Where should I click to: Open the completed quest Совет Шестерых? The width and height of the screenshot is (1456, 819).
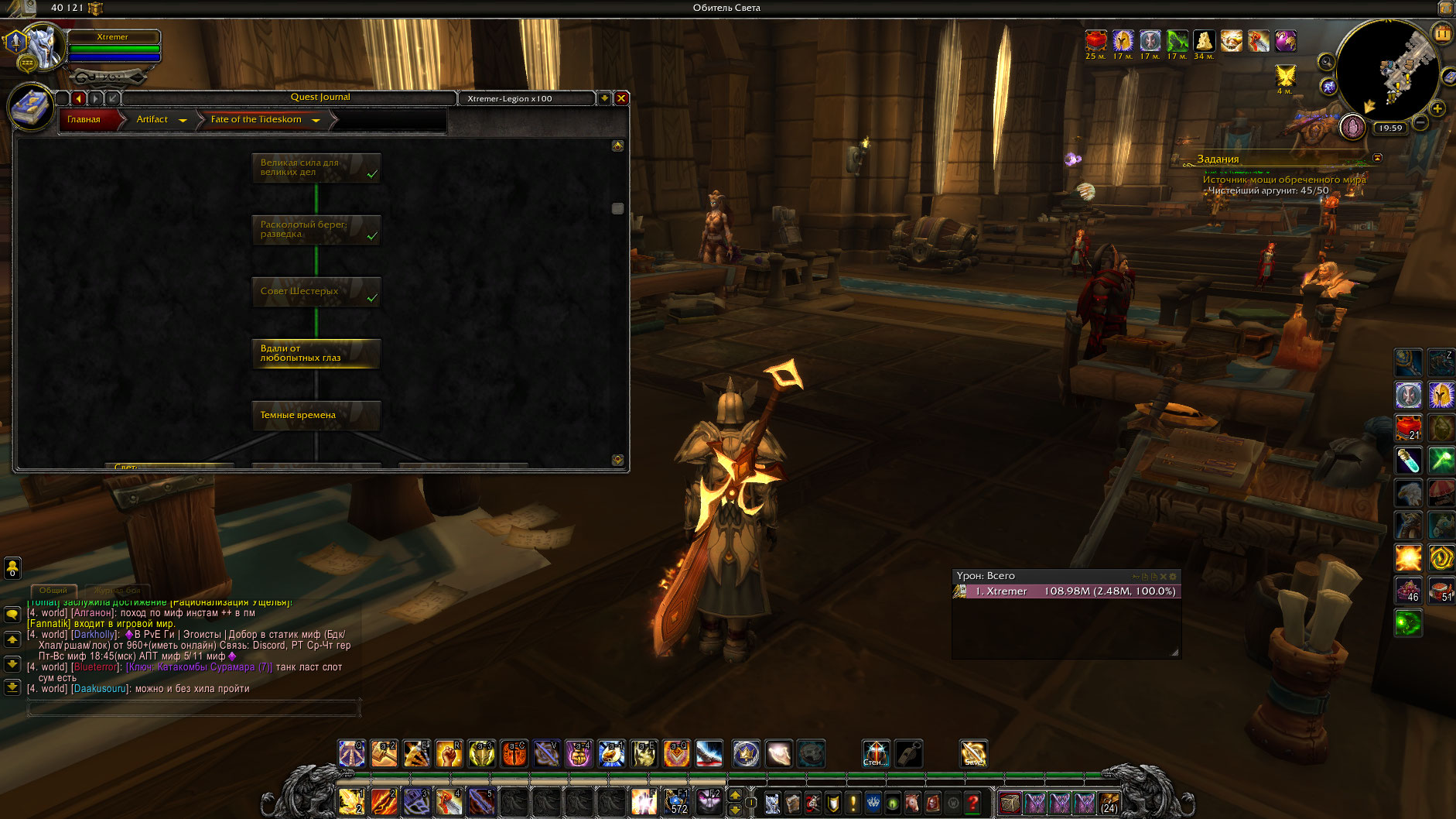[316, 292]
